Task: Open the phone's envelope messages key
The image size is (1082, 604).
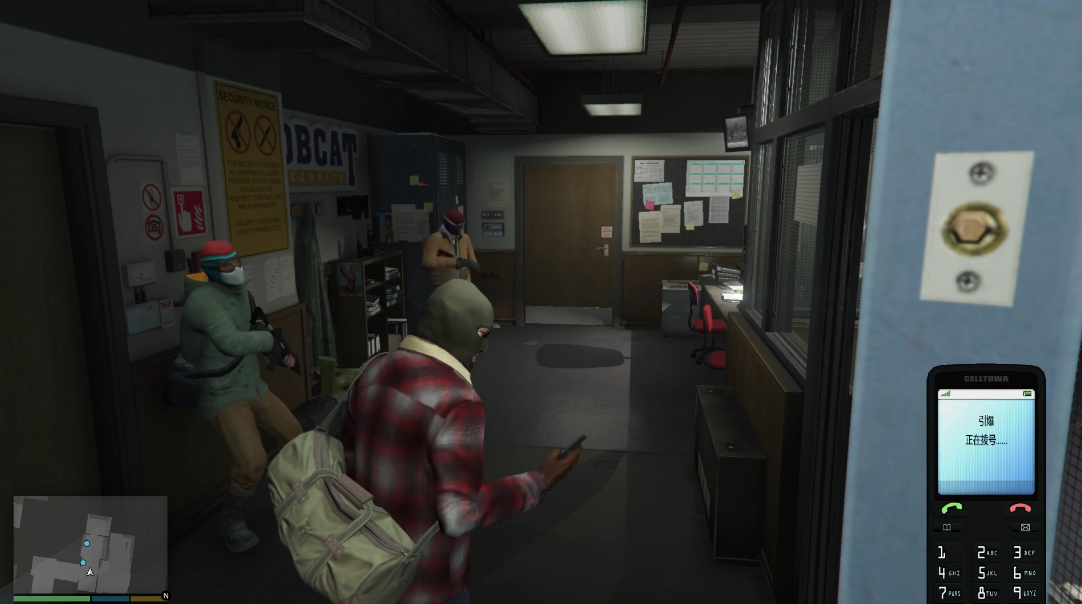Action: coord(1024,527)
